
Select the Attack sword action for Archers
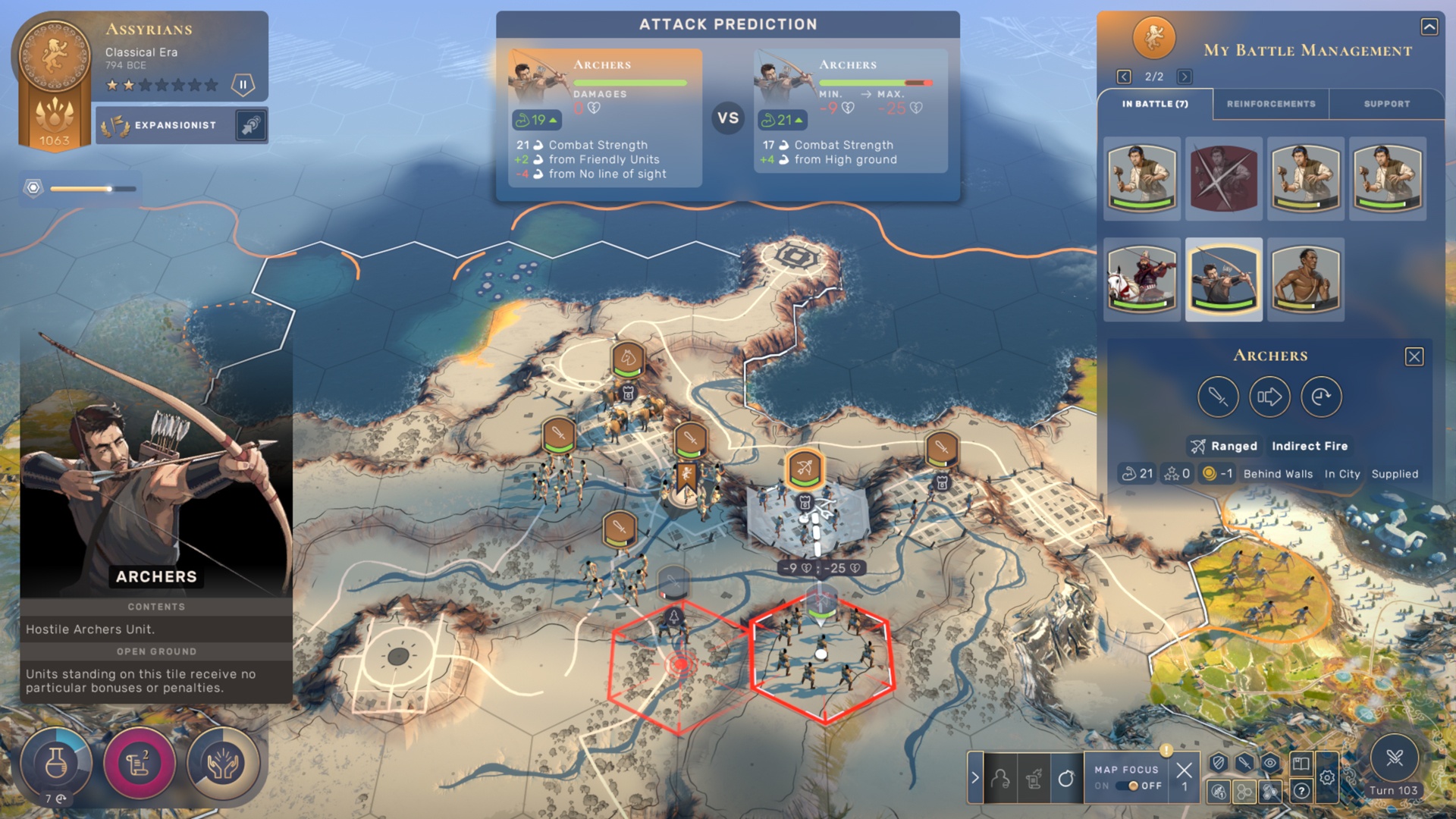point(1219,397)
